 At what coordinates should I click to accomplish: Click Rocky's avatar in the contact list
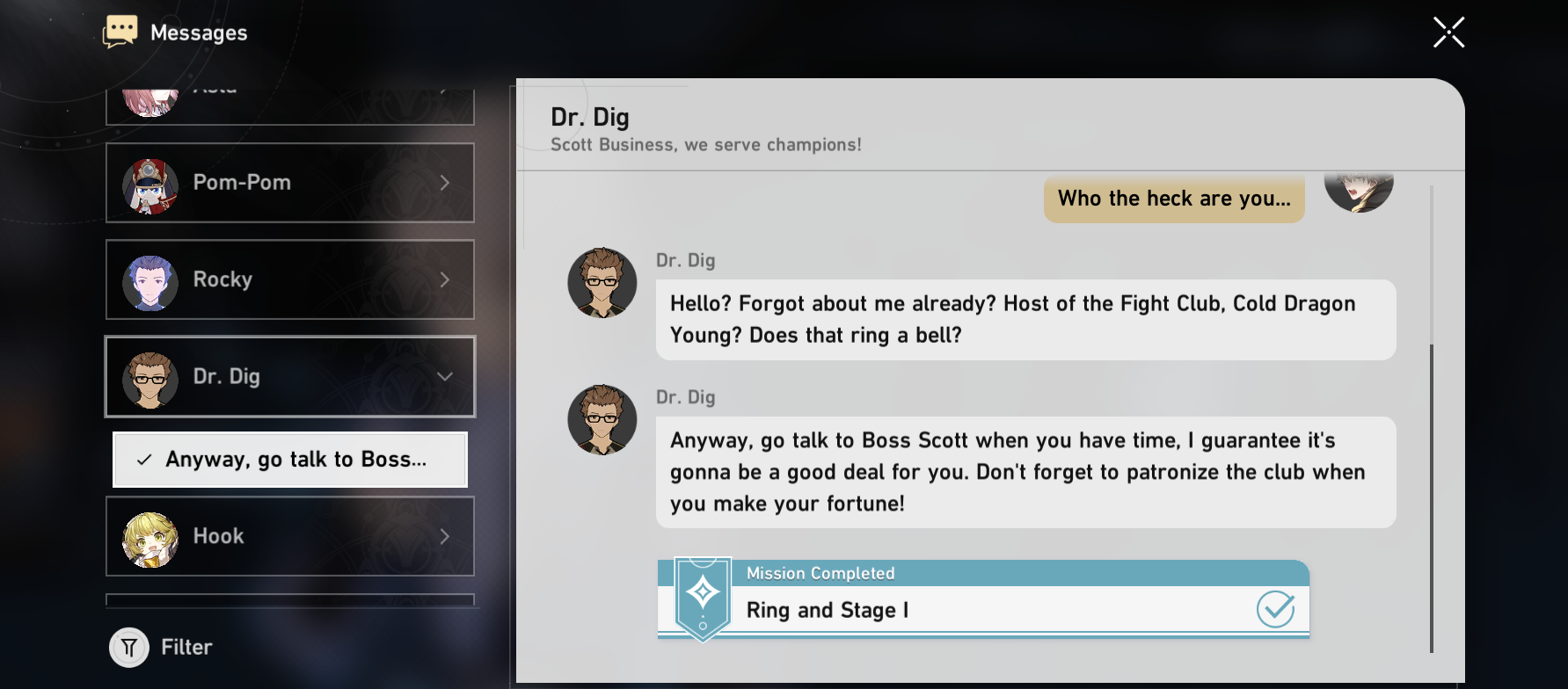coord(150,279)
